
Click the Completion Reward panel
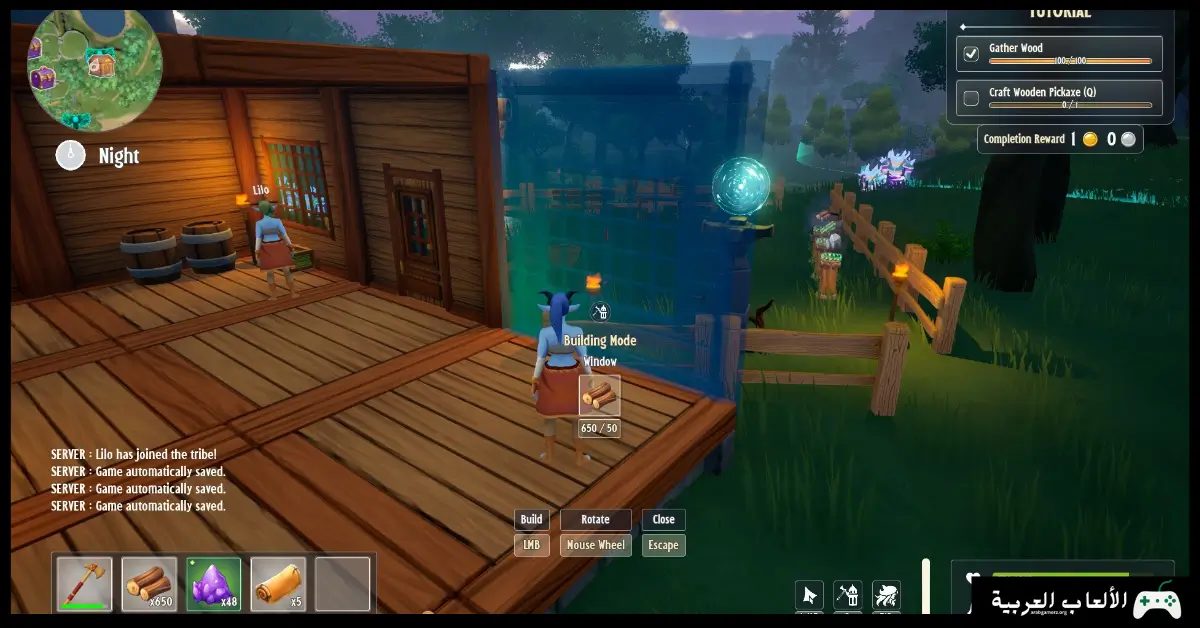1060,140
